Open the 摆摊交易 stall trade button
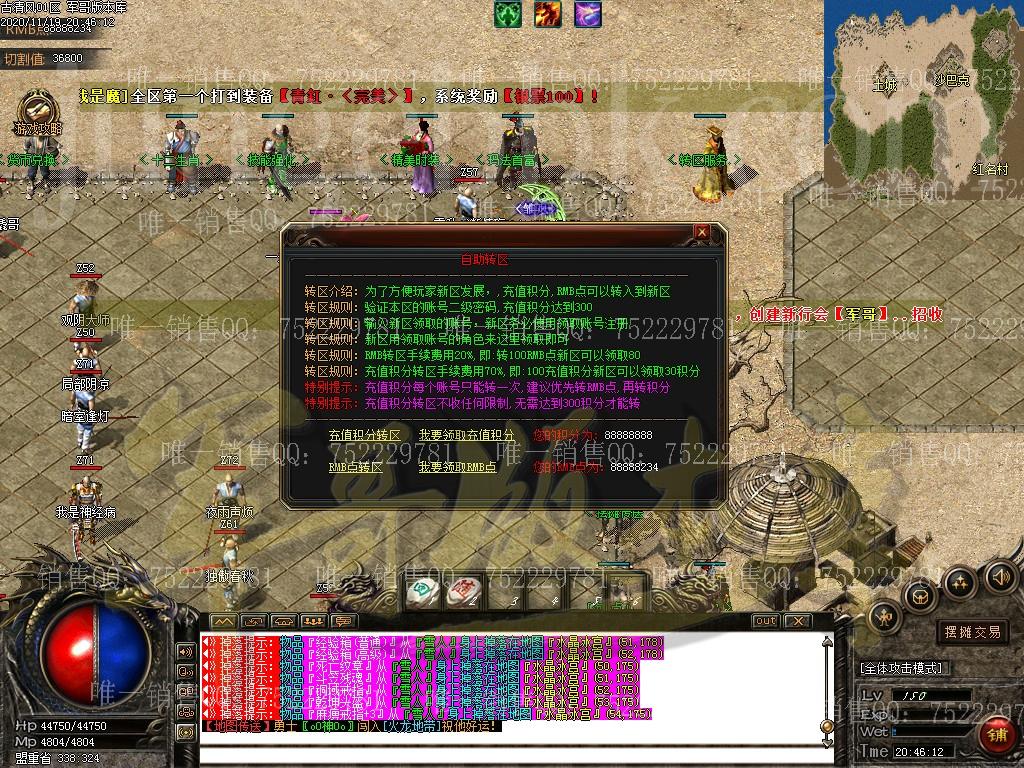This screenshot has height=768, width=1024. (x=972, y=632)
